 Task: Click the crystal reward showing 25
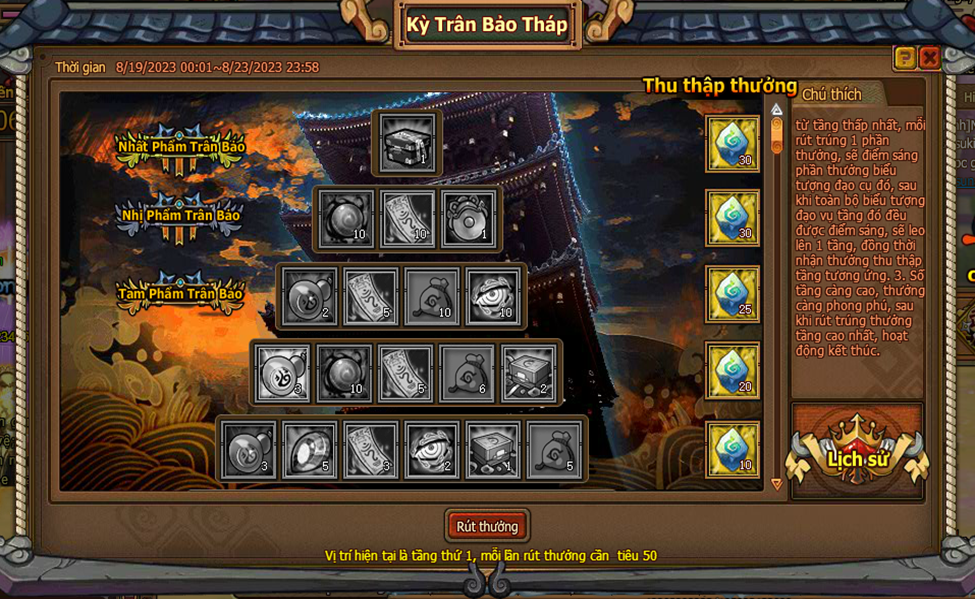(x=733, y=294)
